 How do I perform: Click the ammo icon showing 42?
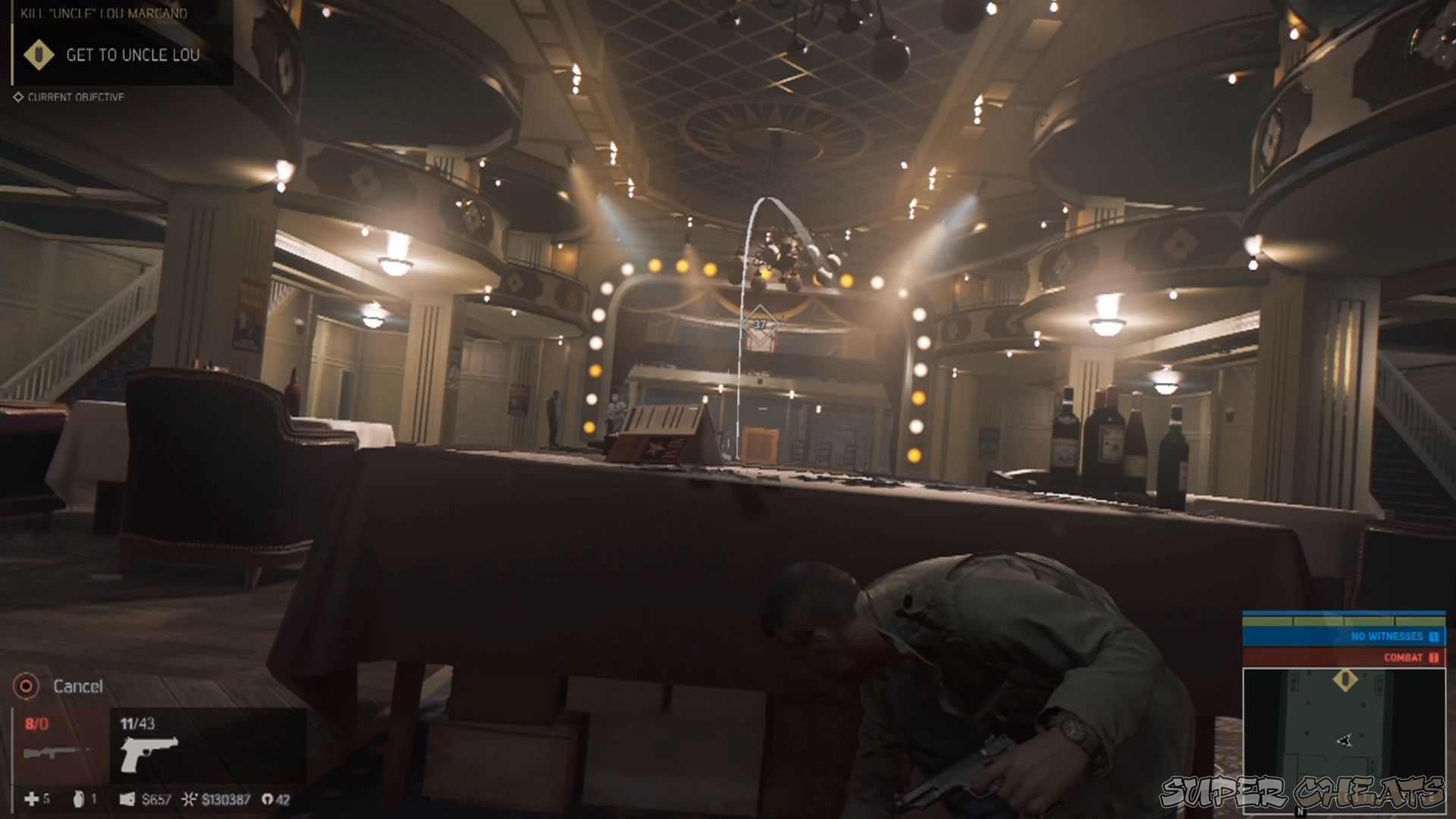[267, 799]
